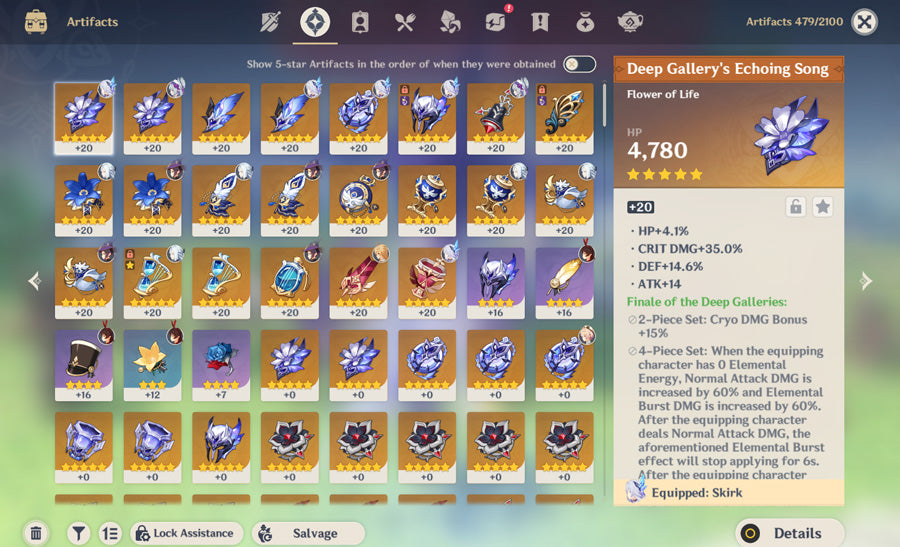The image size is (900, 547).
Task: Switch to the Food tab
Action: (405, 22)
